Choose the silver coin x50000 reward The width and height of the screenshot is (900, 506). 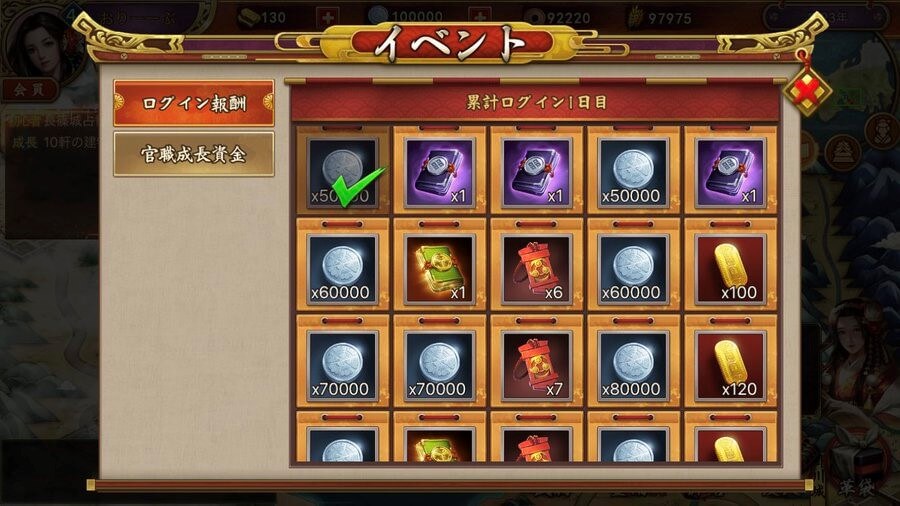point(635,169)
